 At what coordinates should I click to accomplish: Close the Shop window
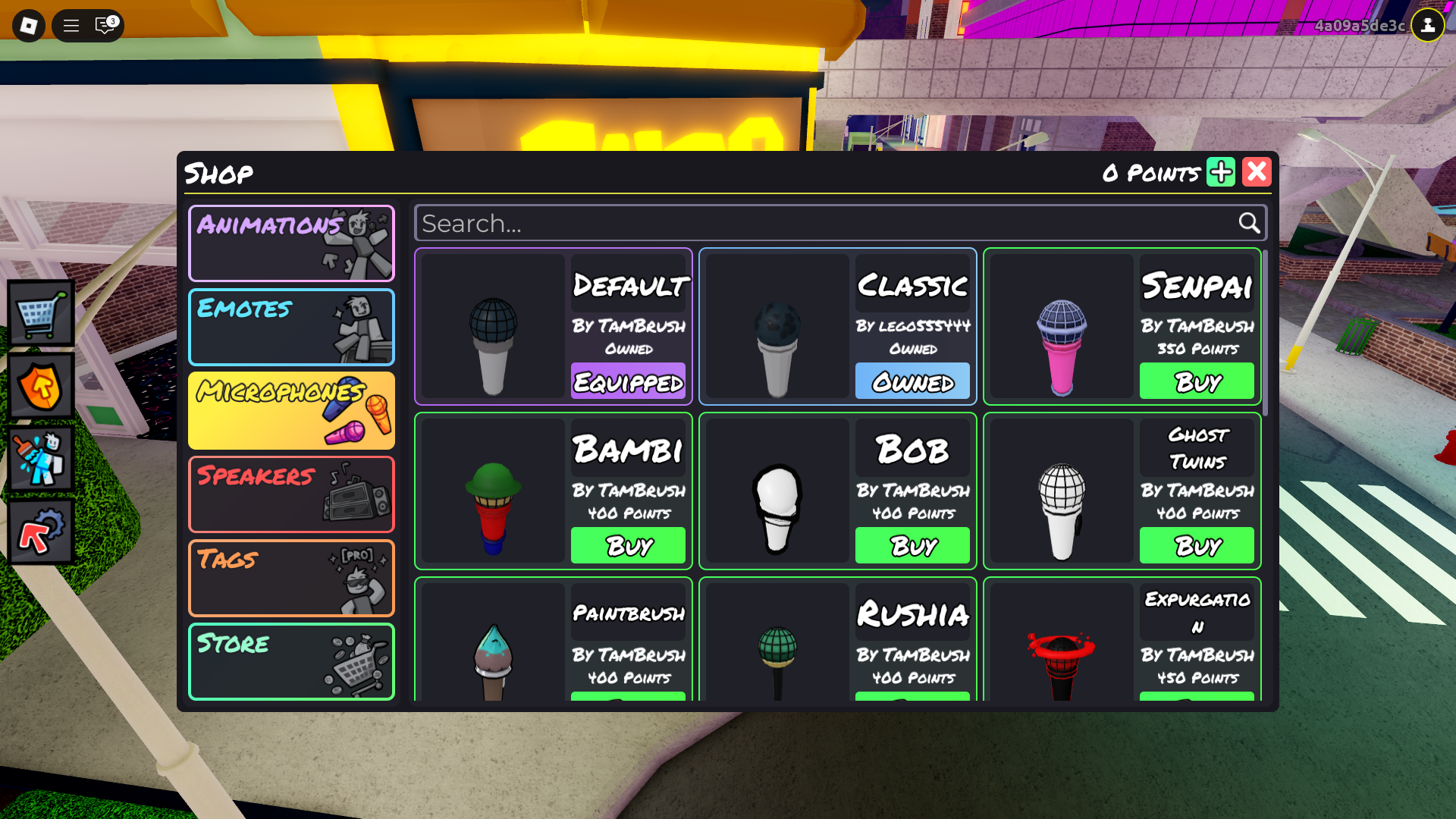1257,172
